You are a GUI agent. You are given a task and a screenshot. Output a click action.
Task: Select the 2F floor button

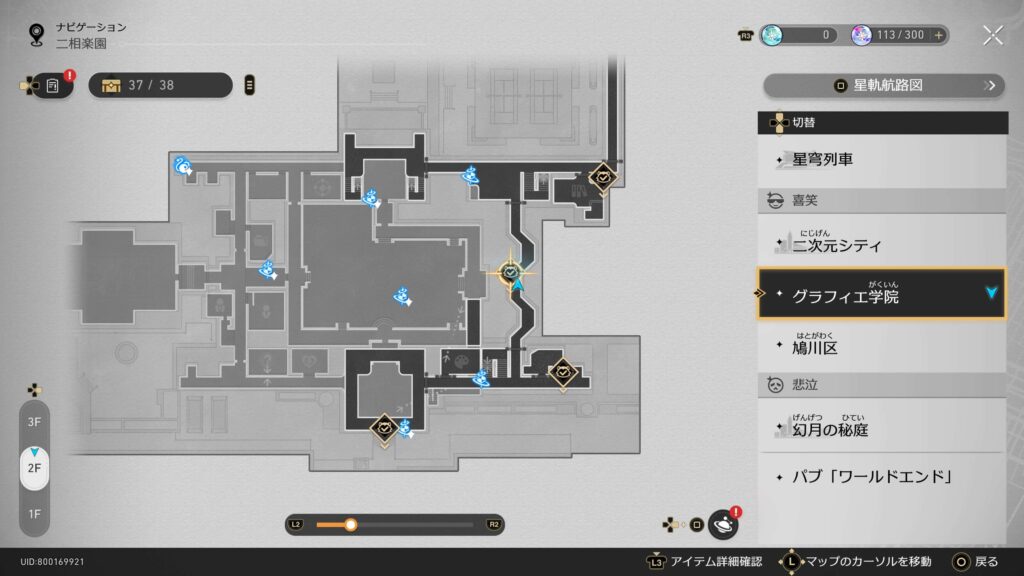pos(34,468)
